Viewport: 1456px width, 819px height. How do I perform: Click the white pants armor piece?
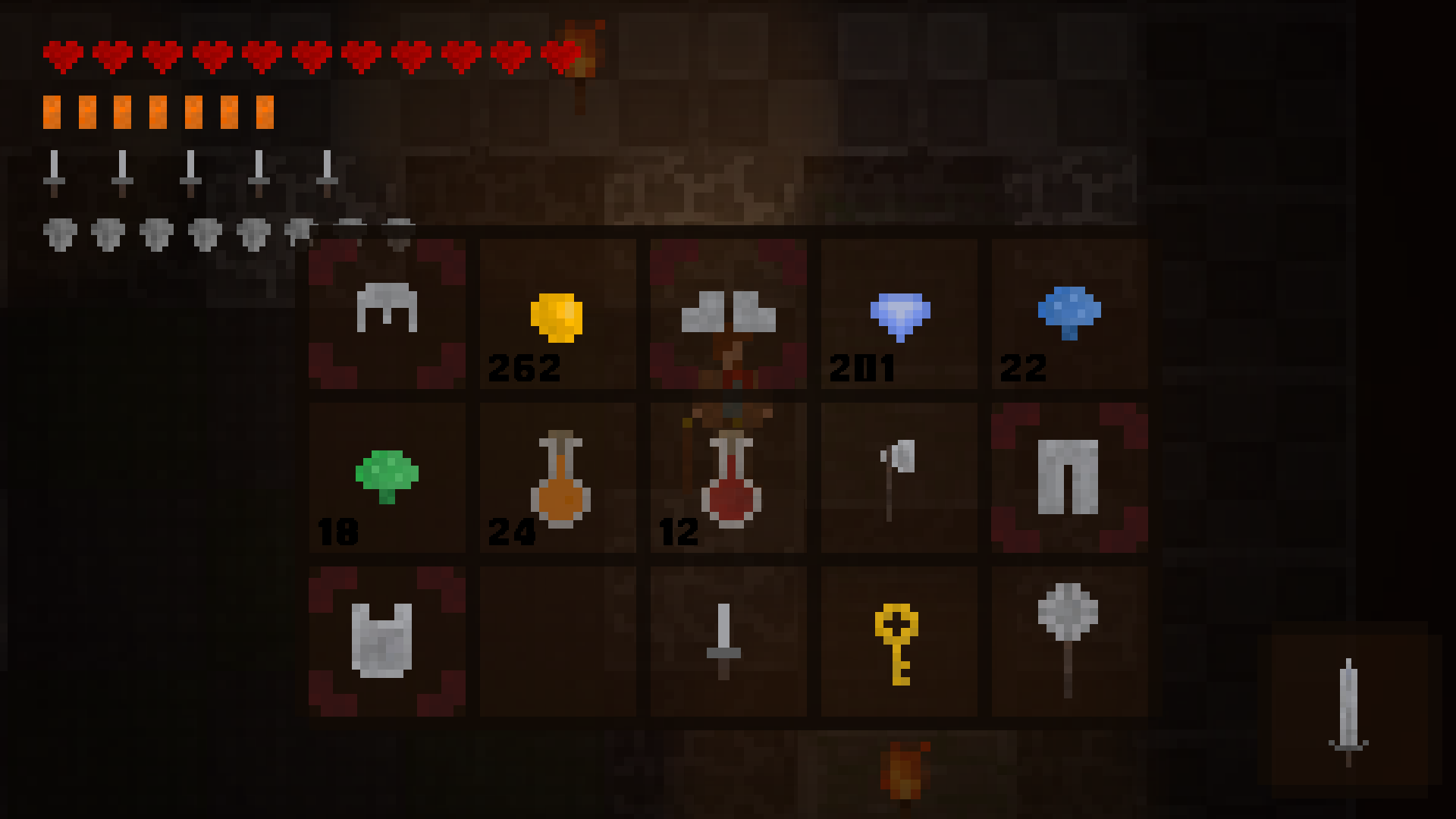point(1069,475)
